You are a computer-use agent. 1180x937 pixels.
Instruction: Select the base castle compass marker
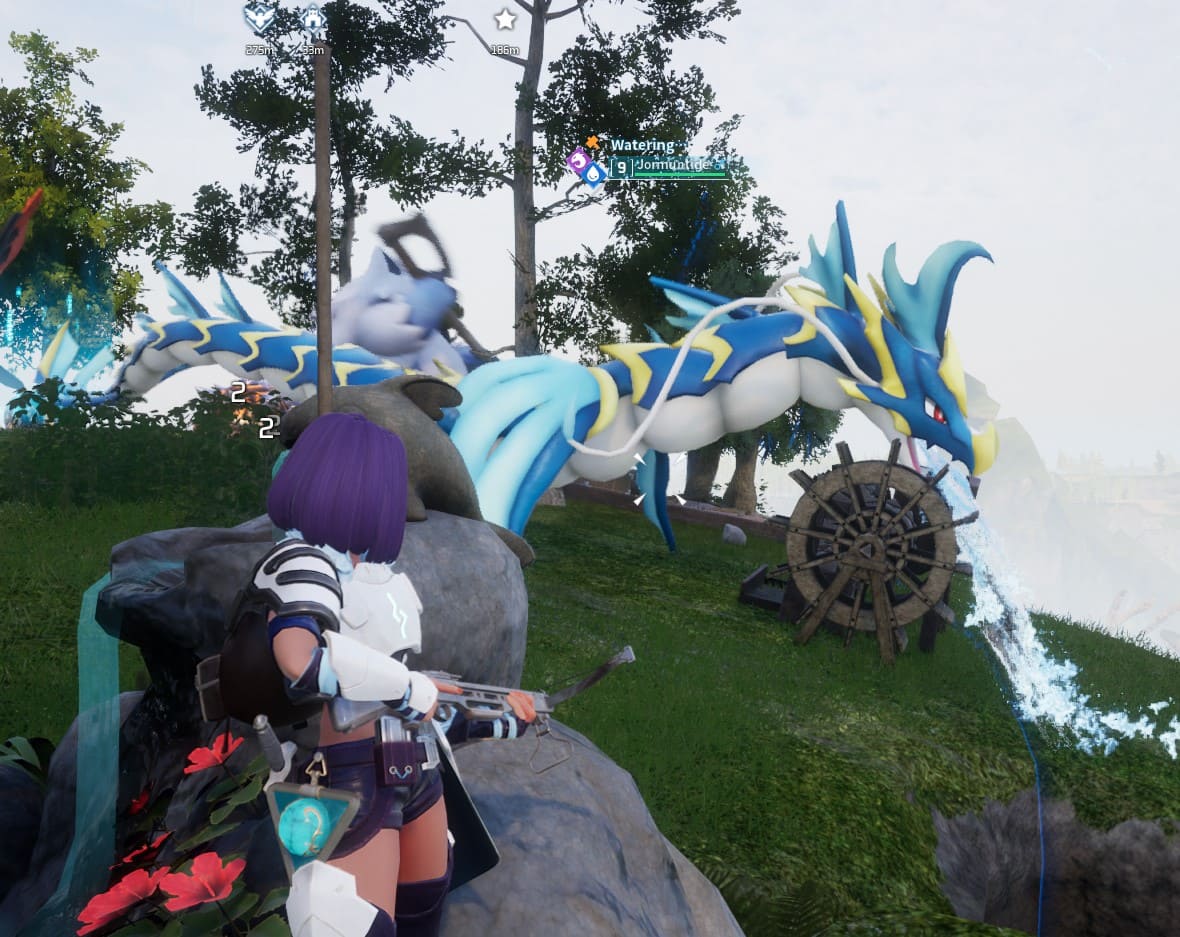[314, 18]
